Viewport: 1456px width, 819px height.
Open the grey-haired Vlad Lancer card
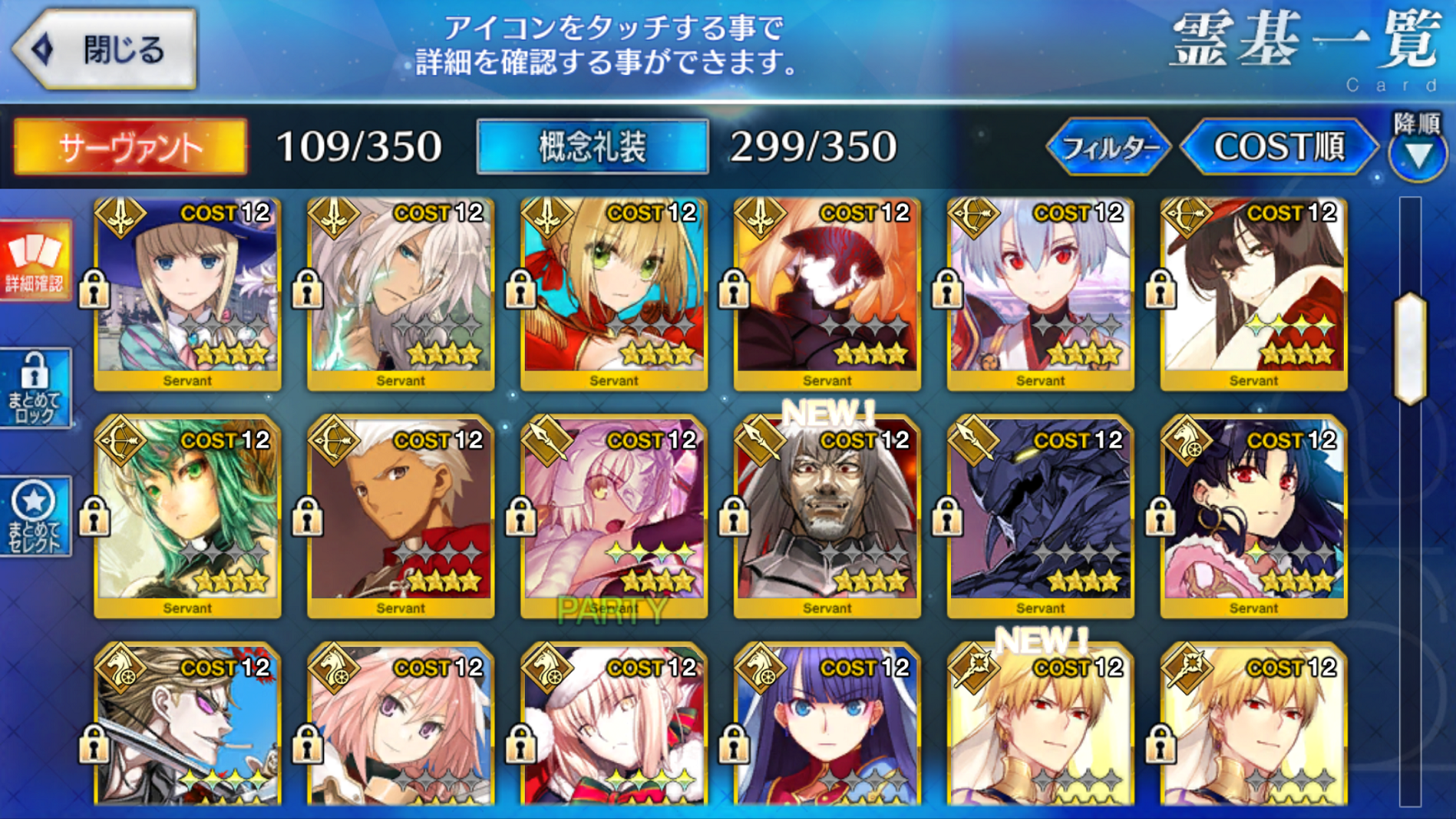coord(827,519)
